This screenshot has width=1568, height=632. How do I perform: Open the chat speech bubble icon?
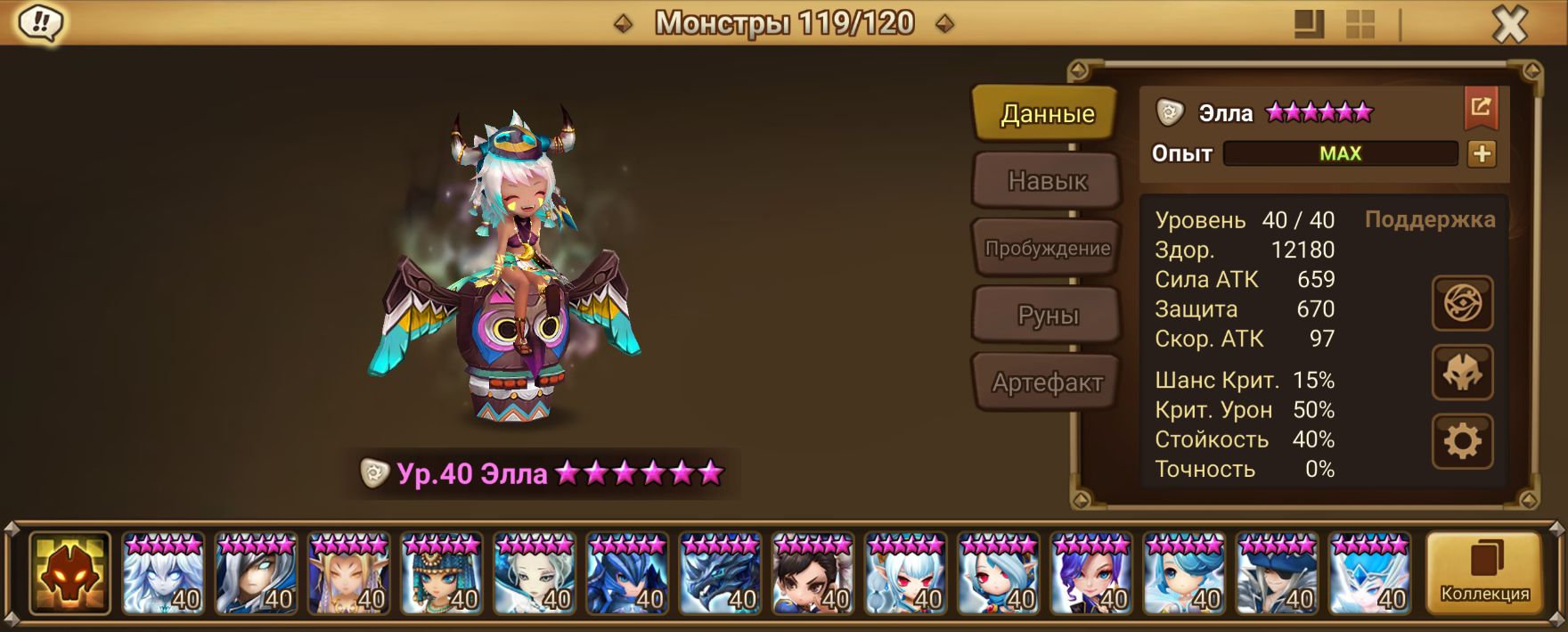(40, 22)
